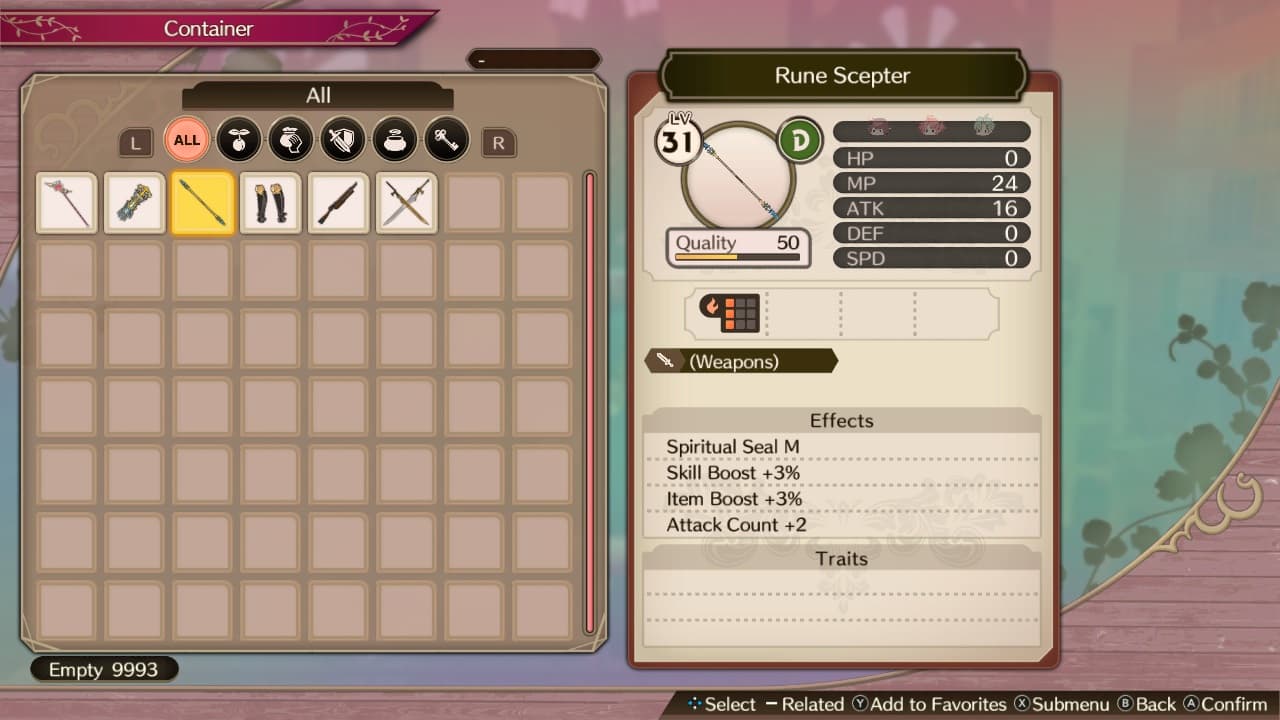This screenshot has width=1280, height=720.
Task: Select the first staff item slot
Action: click(66, 202)
